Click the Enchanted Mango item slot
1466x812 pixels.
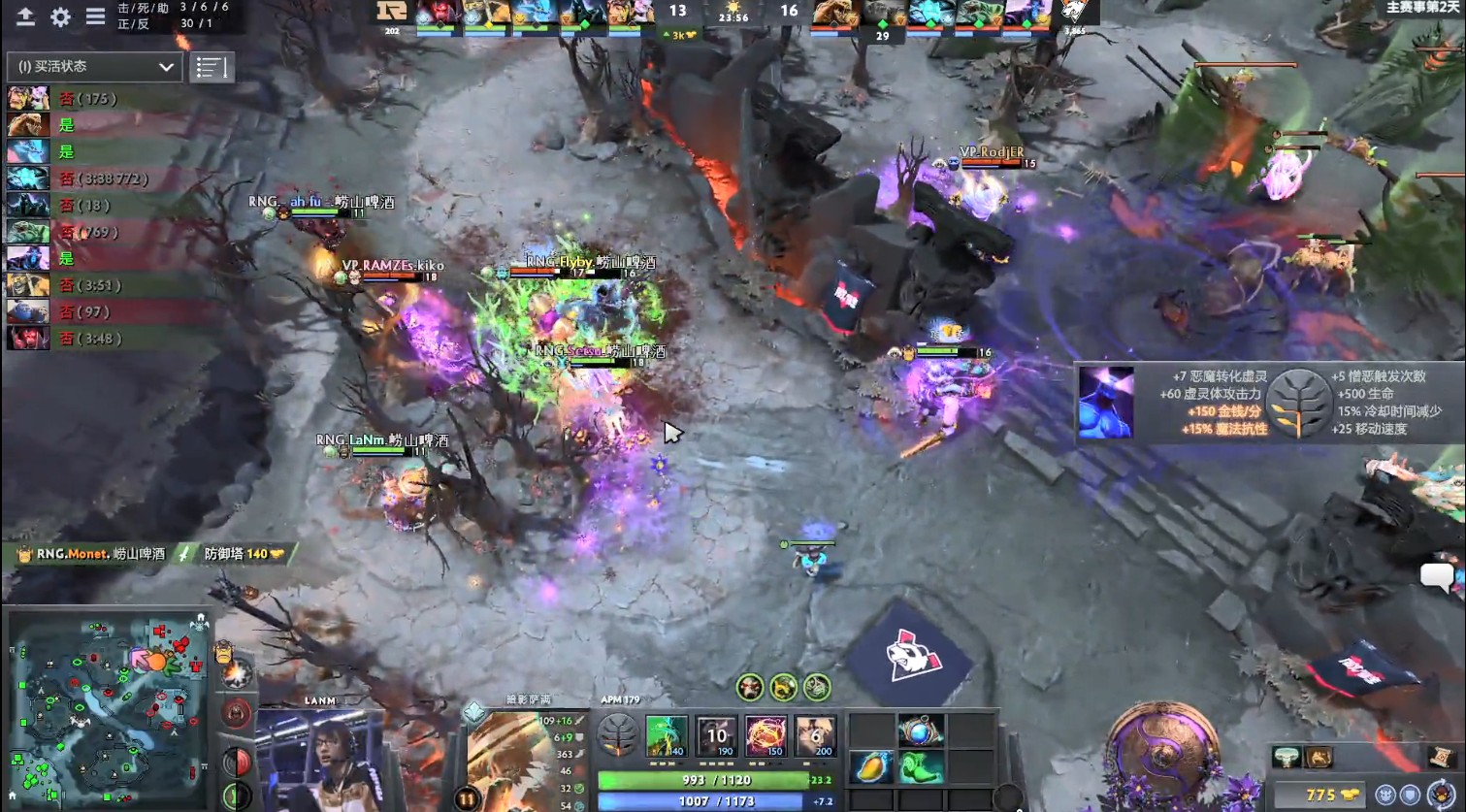pos(871,766)
